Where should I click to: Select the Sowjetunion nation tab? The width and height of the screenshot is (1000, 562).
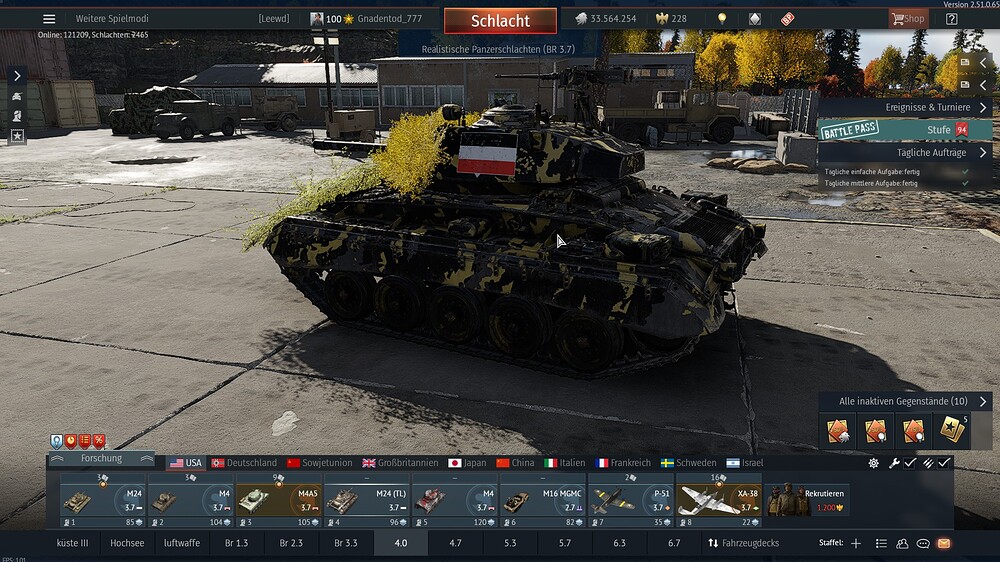pos(319,463)
